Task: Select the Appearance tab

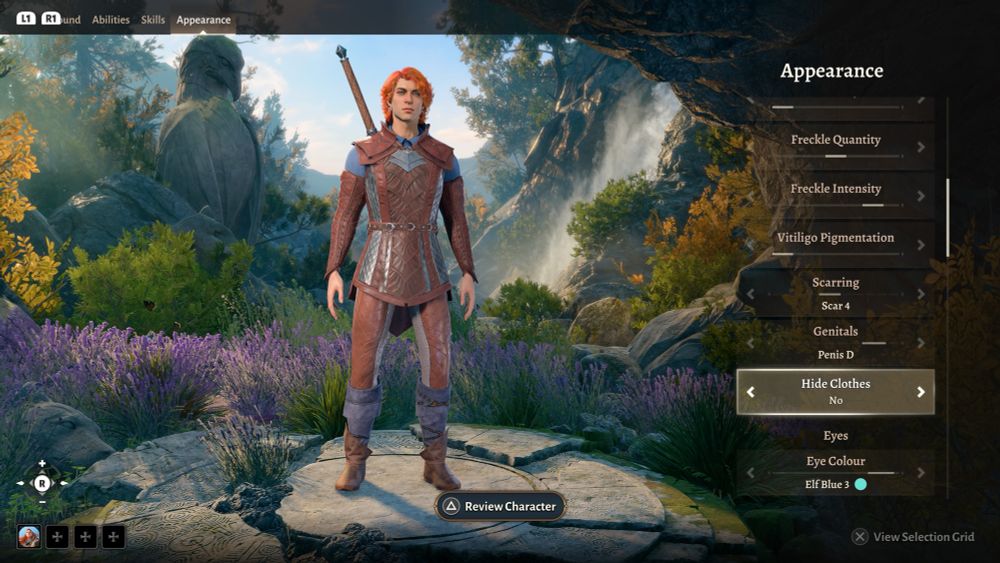Action: (x=203, y=19)
